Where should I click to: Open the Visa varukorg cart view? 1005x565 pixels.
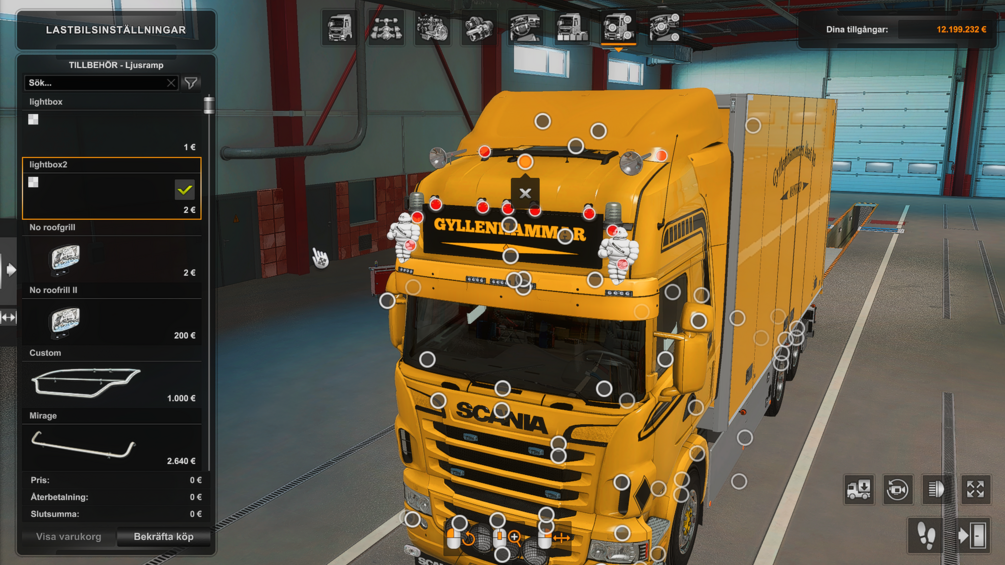point(68,537)
